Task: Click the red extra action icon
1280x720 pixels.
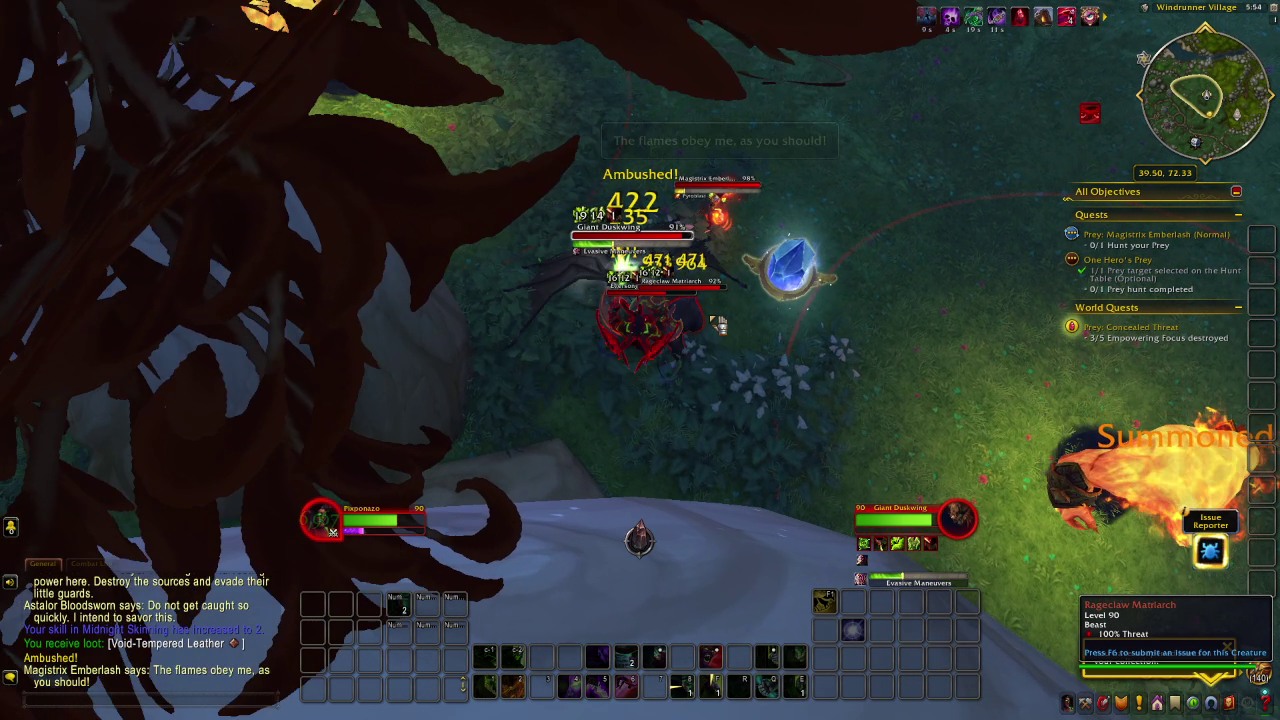Action: coord(1090,113)
